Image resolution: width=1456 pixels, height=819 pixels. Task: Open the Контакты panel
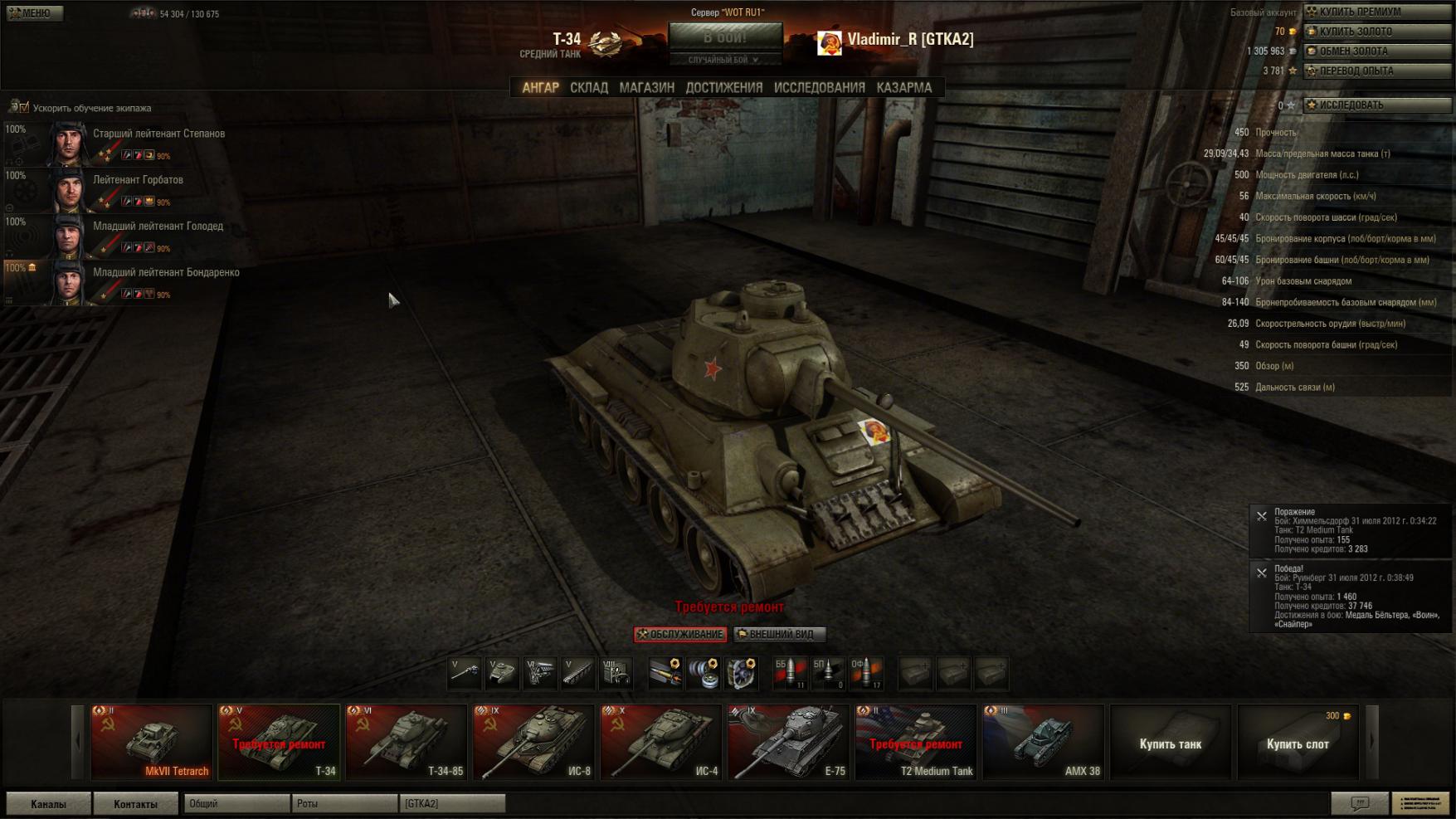(135, 804)
